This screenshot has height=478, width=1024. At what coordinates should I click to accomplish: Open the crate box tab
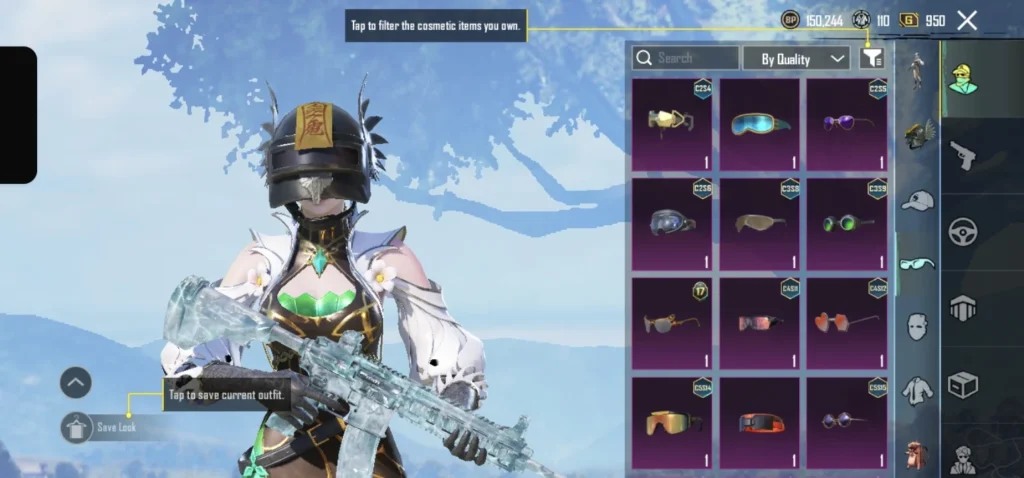962,385
